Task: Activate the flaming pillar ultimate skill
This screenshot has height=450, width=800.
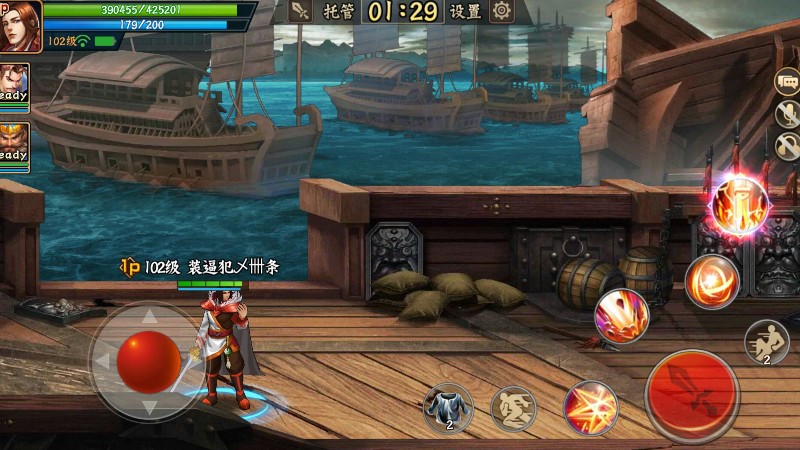Action: (x=740, y=204)
